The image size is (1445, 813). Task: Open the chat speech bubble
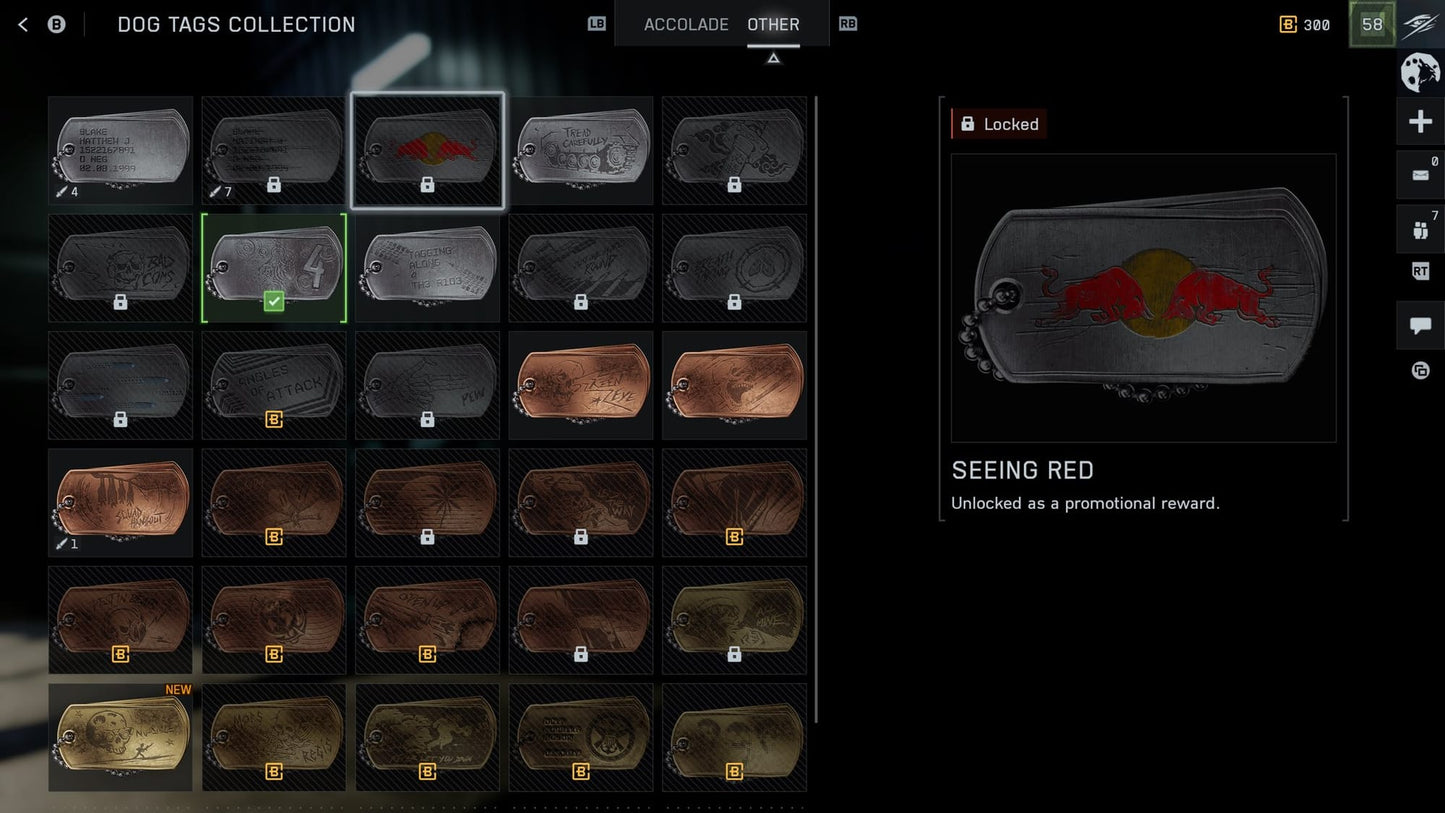pos(1420,326)
